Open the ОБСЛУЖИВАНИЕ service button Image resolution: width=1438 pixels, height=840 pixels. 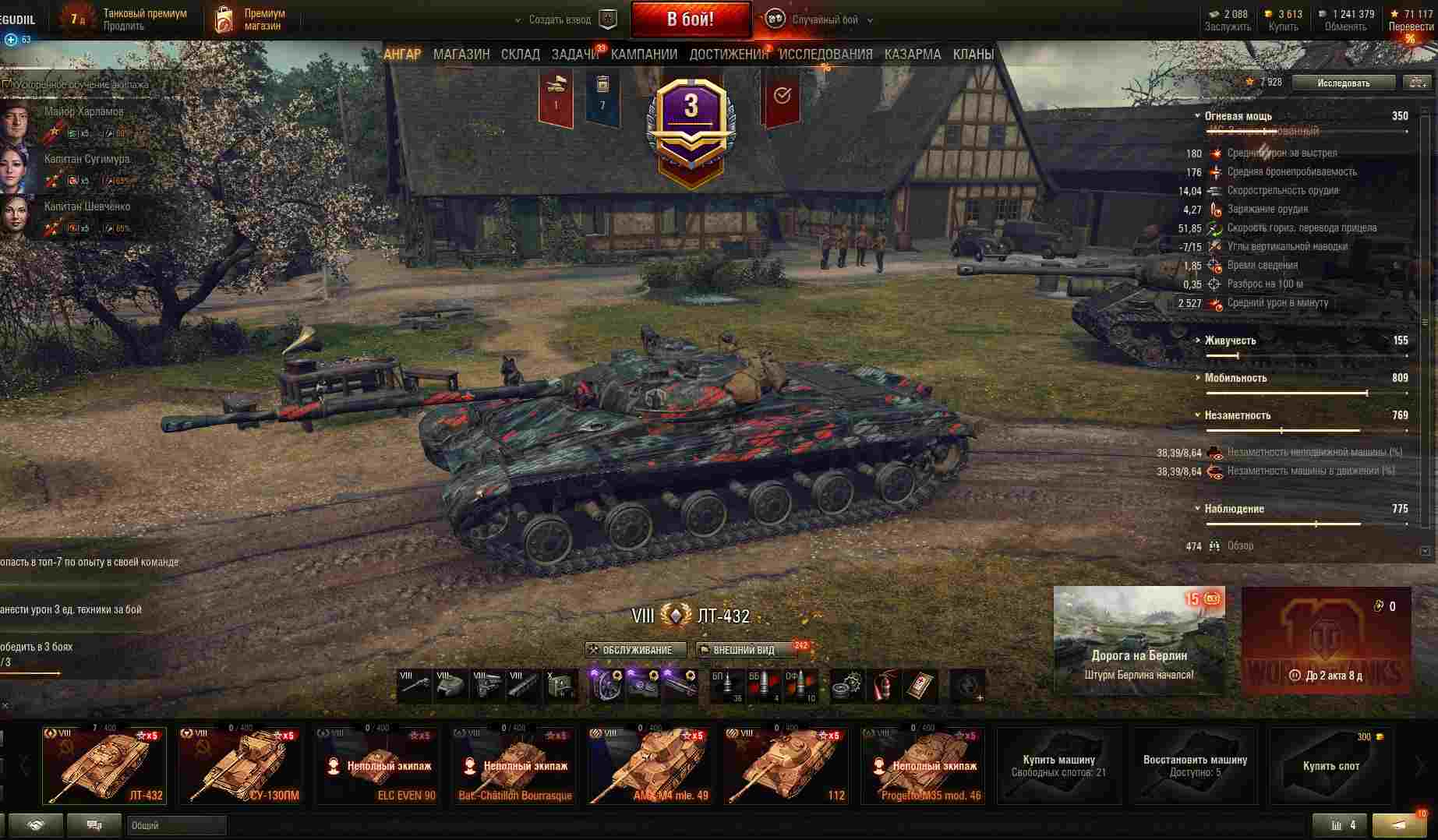[635, 650]
